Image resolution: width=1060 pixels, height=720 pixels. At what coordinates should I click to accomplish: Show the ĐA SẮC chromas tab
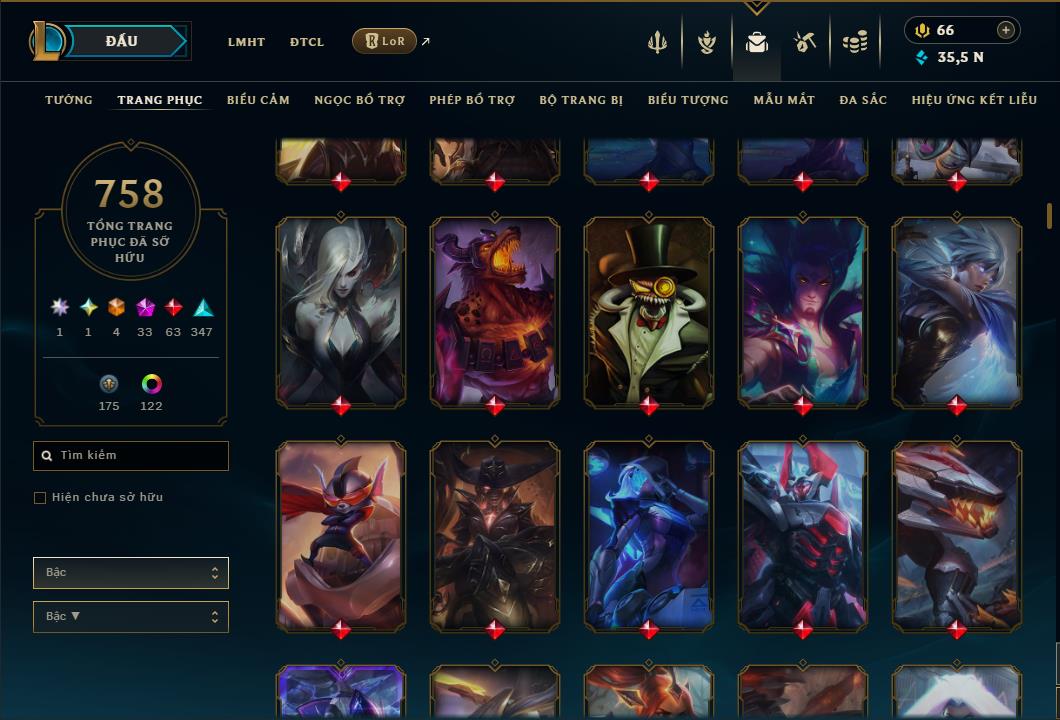(x=863, y=100)
